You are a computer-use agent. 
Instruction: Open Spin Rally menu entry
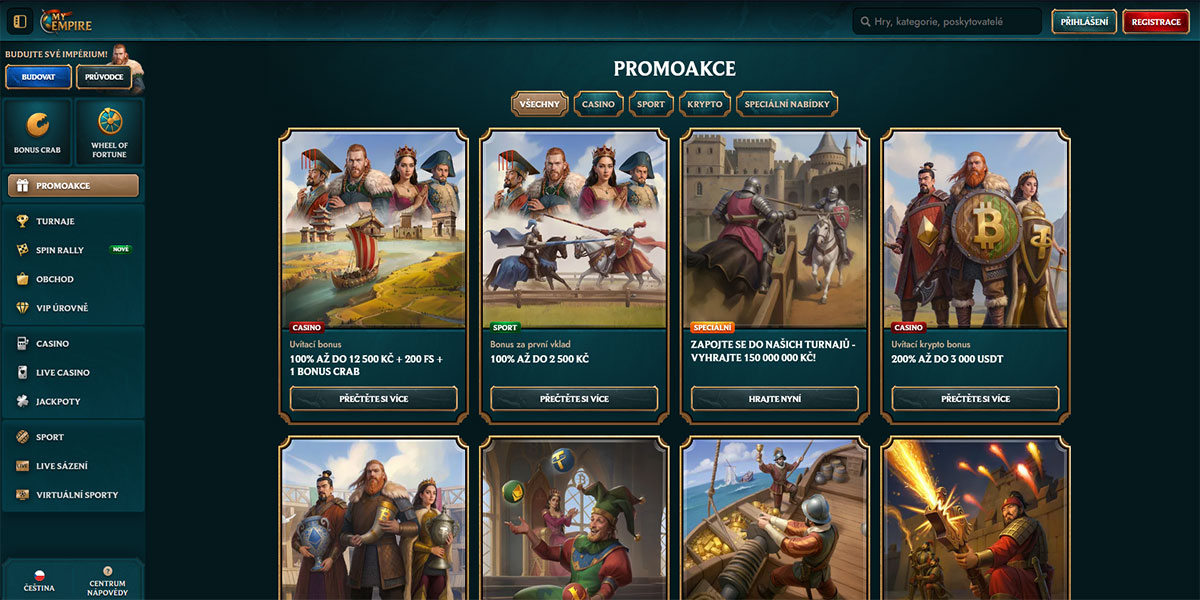click(x=60, y=250)
